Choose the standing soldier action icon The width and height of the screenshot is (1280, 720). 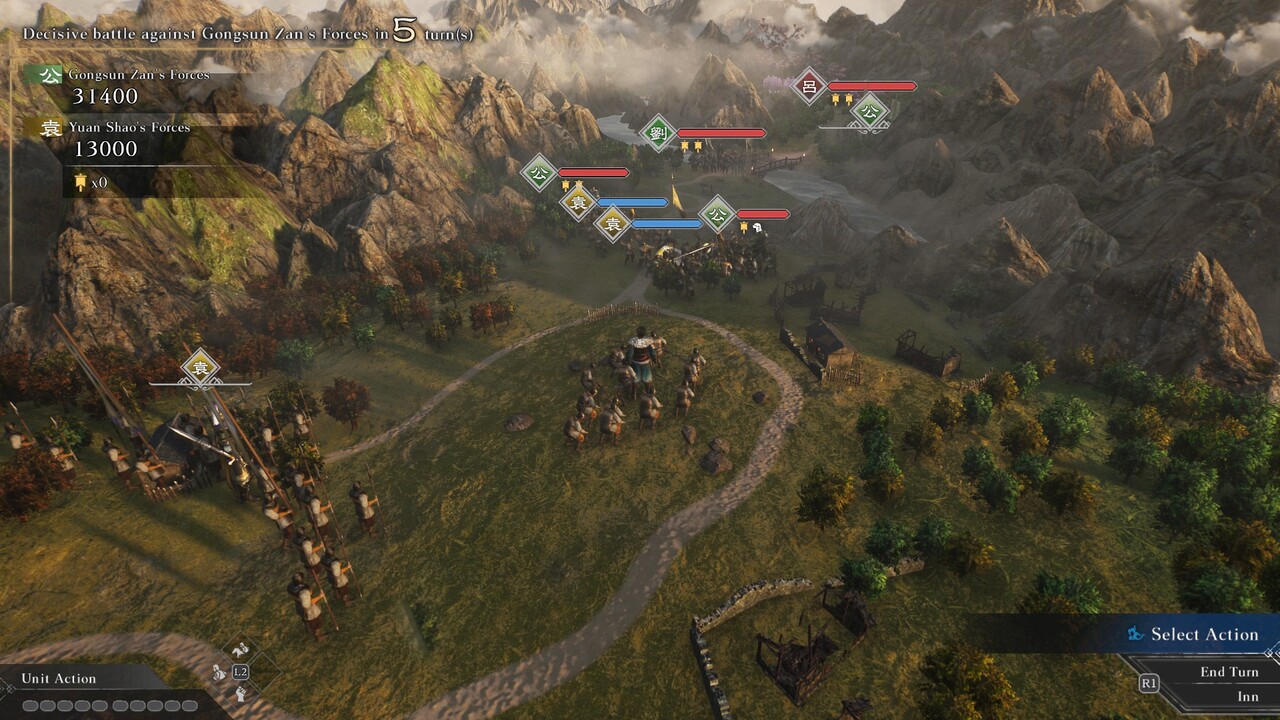coord(219,672)
